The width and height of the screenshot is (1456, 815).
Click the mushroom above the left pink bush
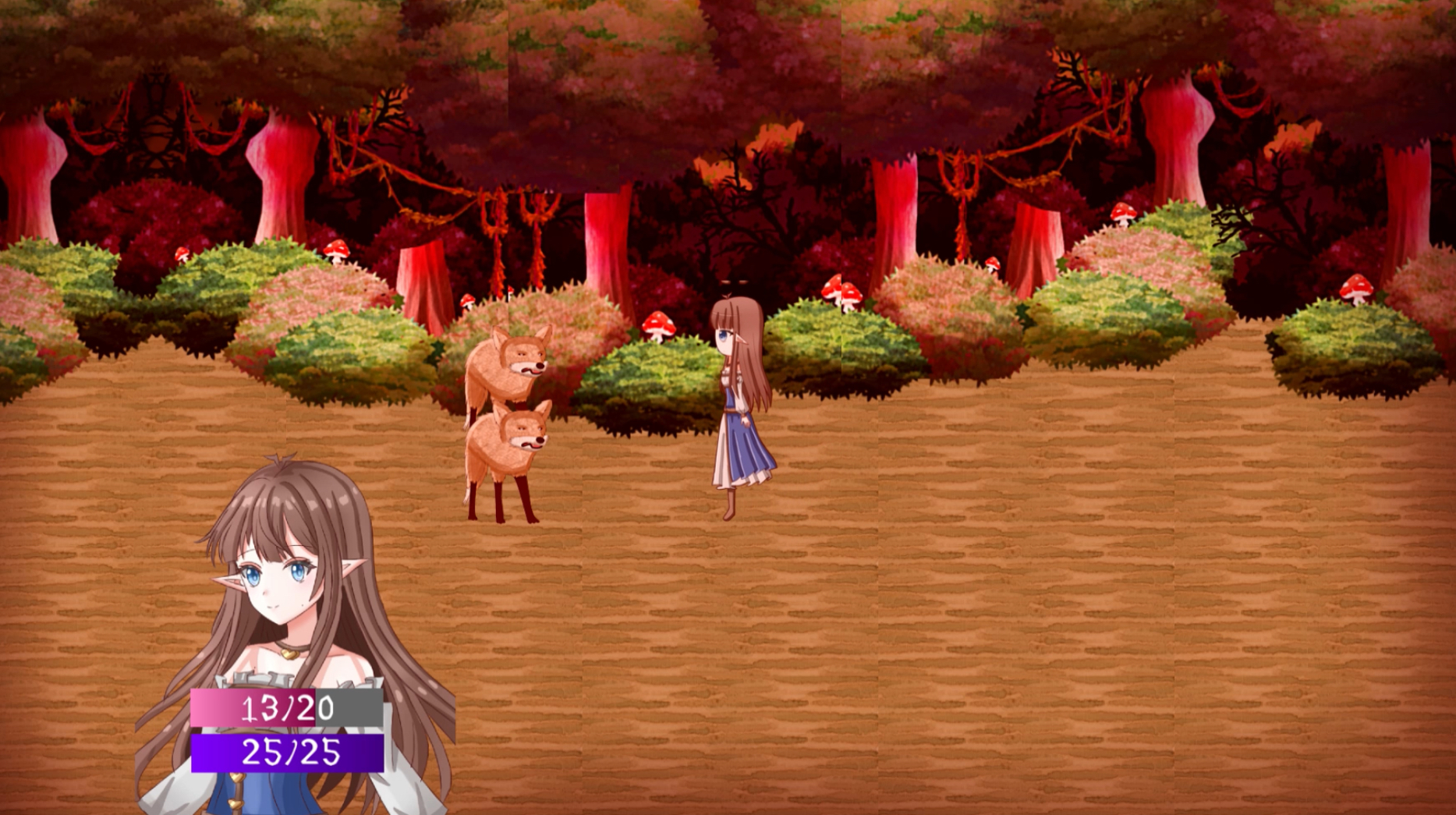coord(337,250)
